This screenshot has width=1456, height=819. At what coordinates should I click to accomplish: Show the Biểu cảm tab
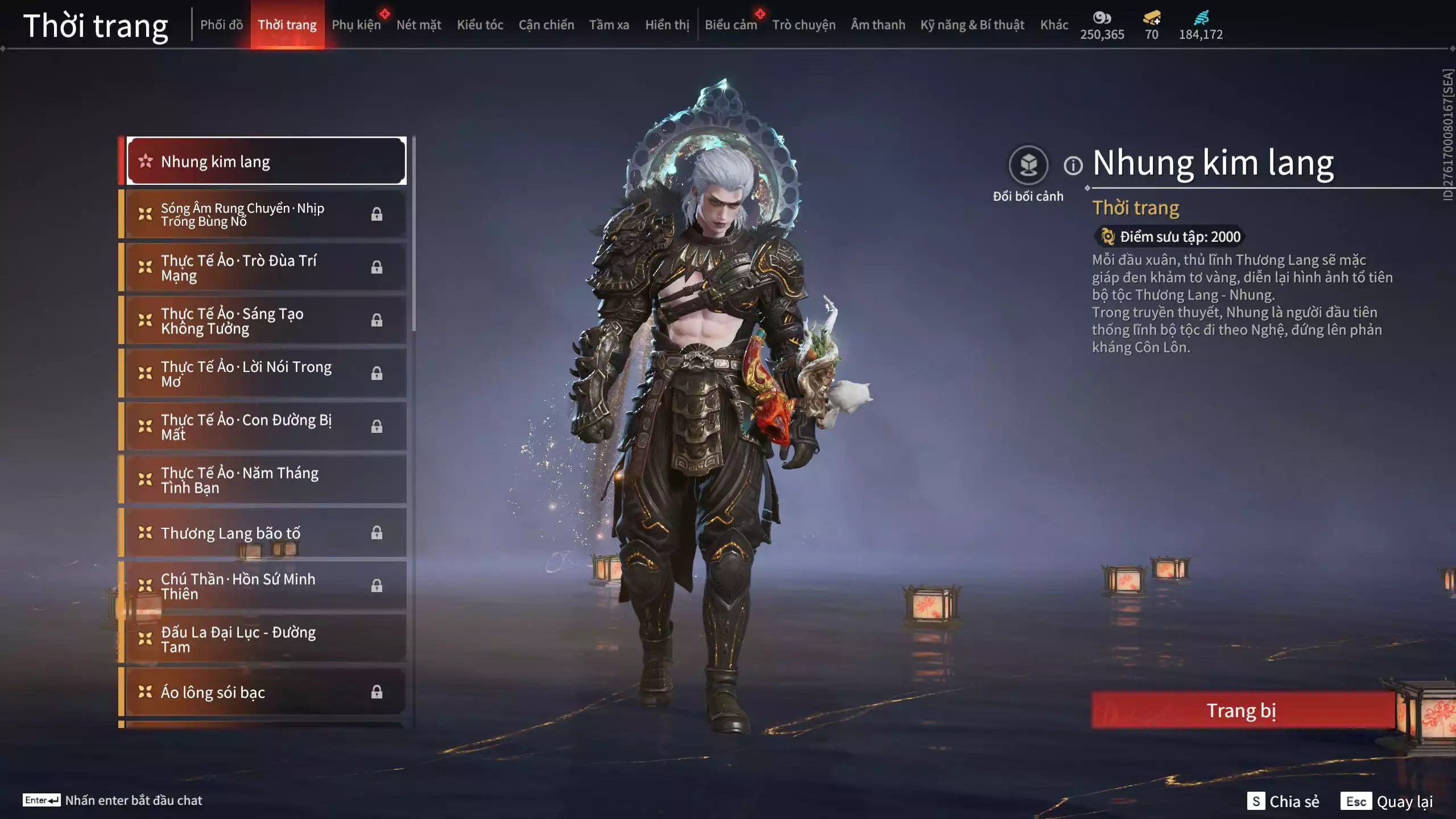point(731,25)
